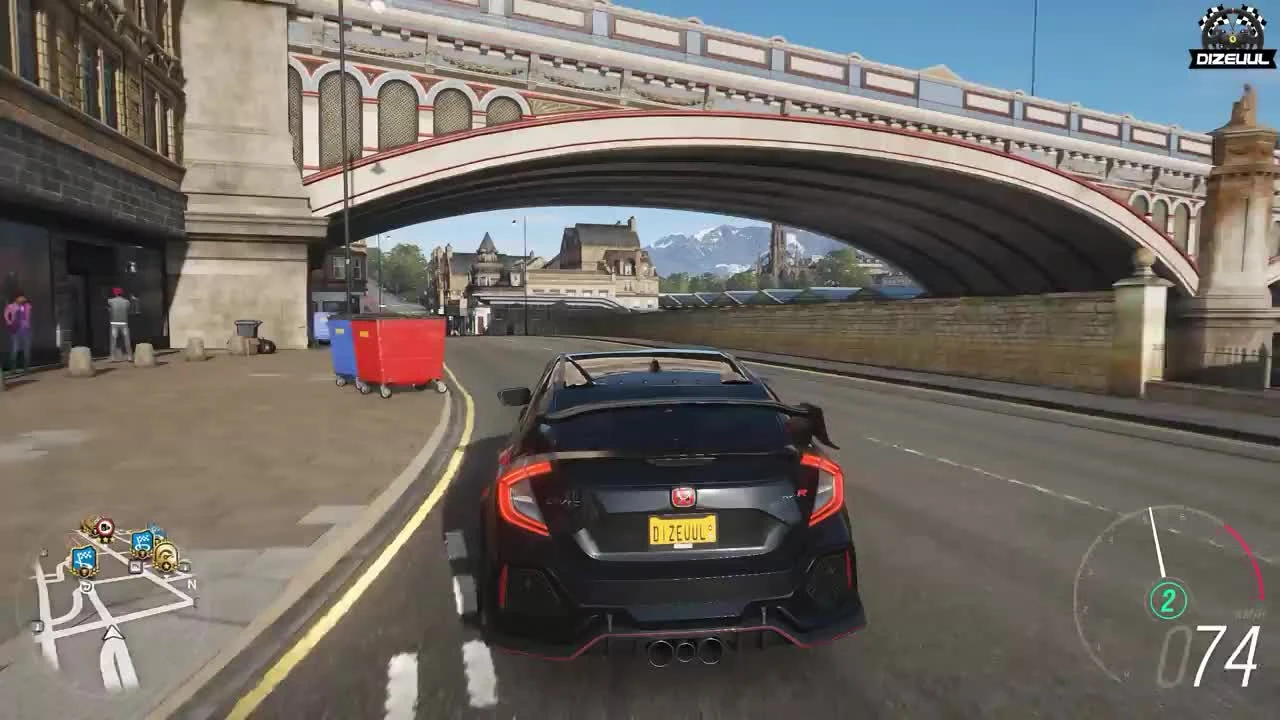This screenshot has width=1280, height=720.
Task: Click the player arrow marker to expand route view
Action: point(113,633)
